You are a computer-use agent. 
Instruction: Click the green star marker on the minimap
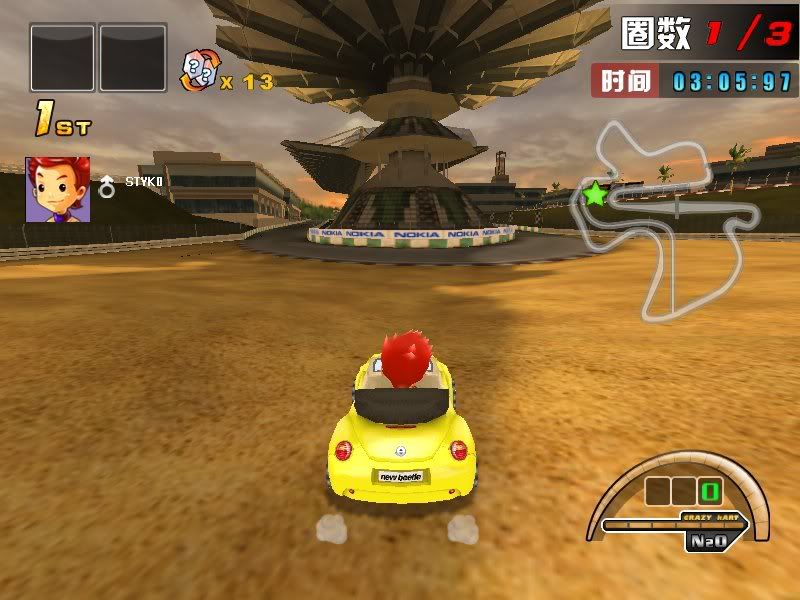(x=595, y=193)
